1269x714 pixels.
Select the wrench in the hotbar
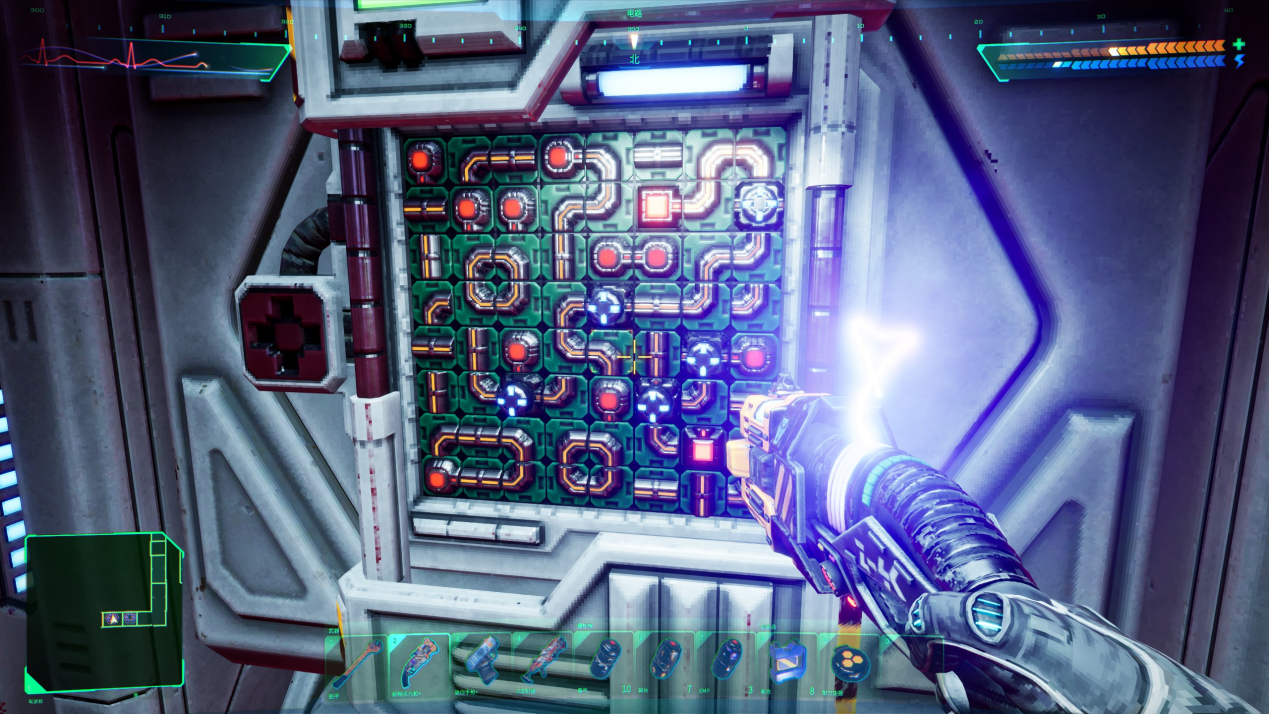pos(357,661)
